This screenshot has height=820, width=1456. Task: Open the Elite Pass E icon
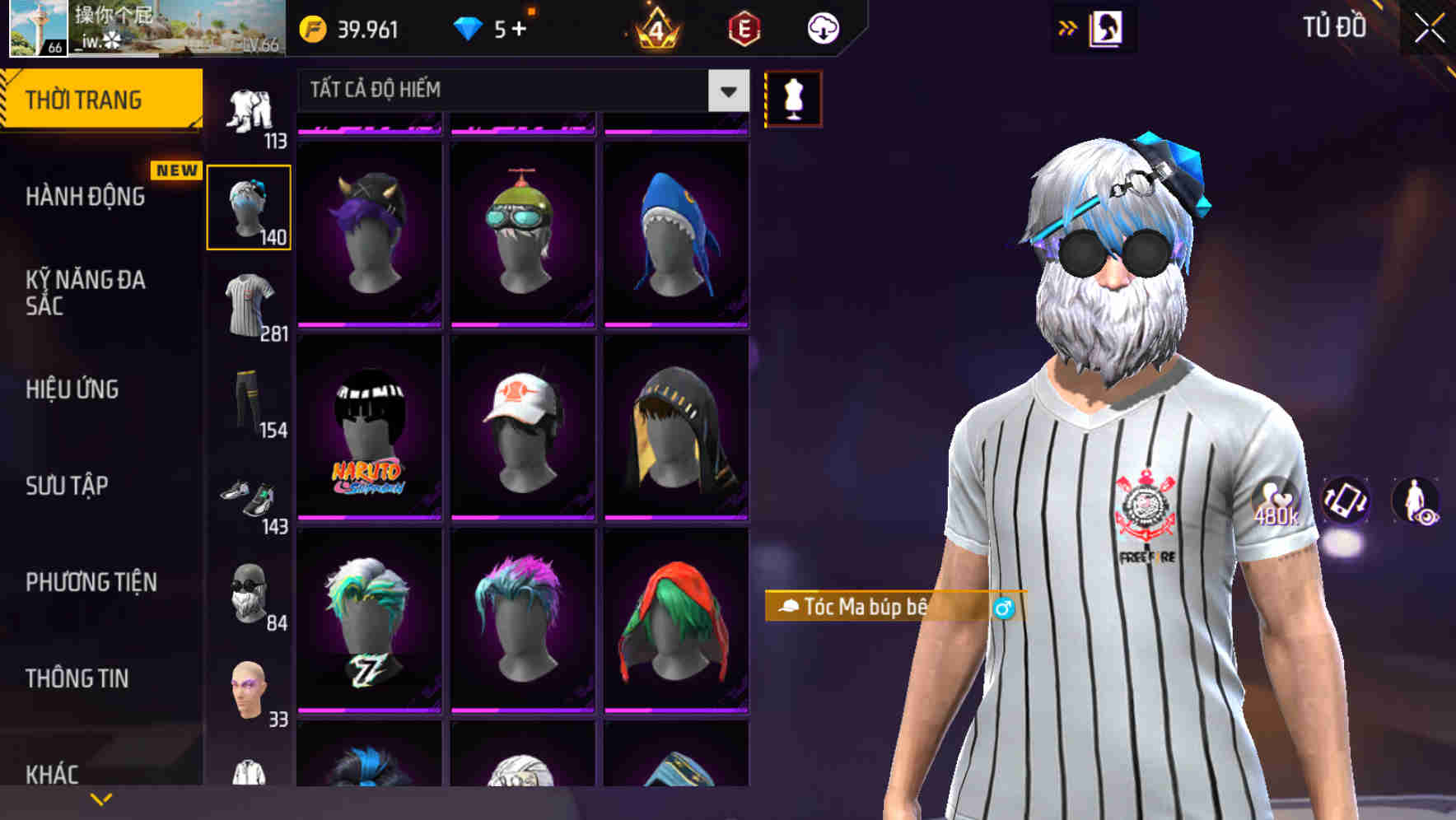click(x=744, y=28)
